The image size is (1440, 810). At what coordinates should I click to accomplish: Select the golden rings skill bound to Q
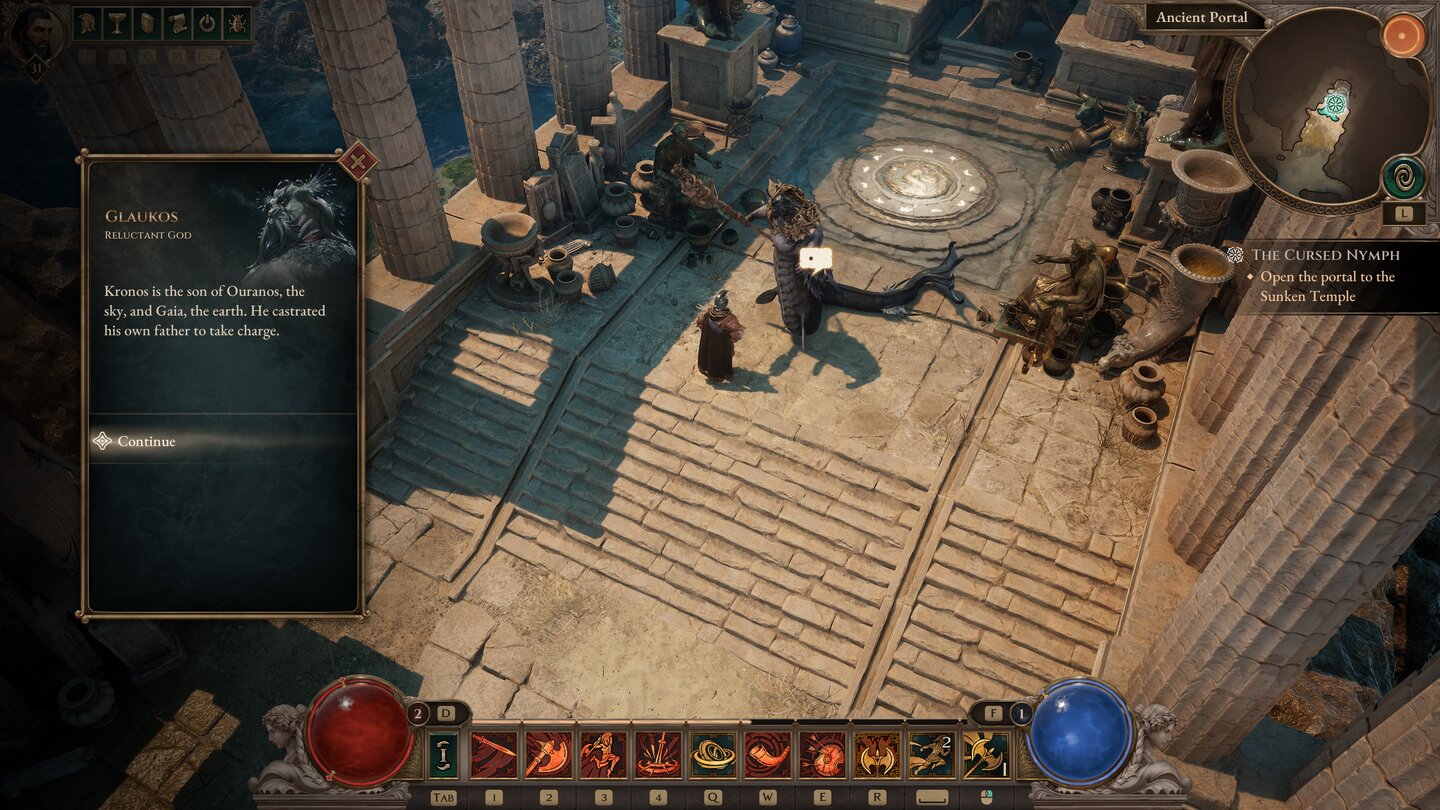(x=712, y=755)
